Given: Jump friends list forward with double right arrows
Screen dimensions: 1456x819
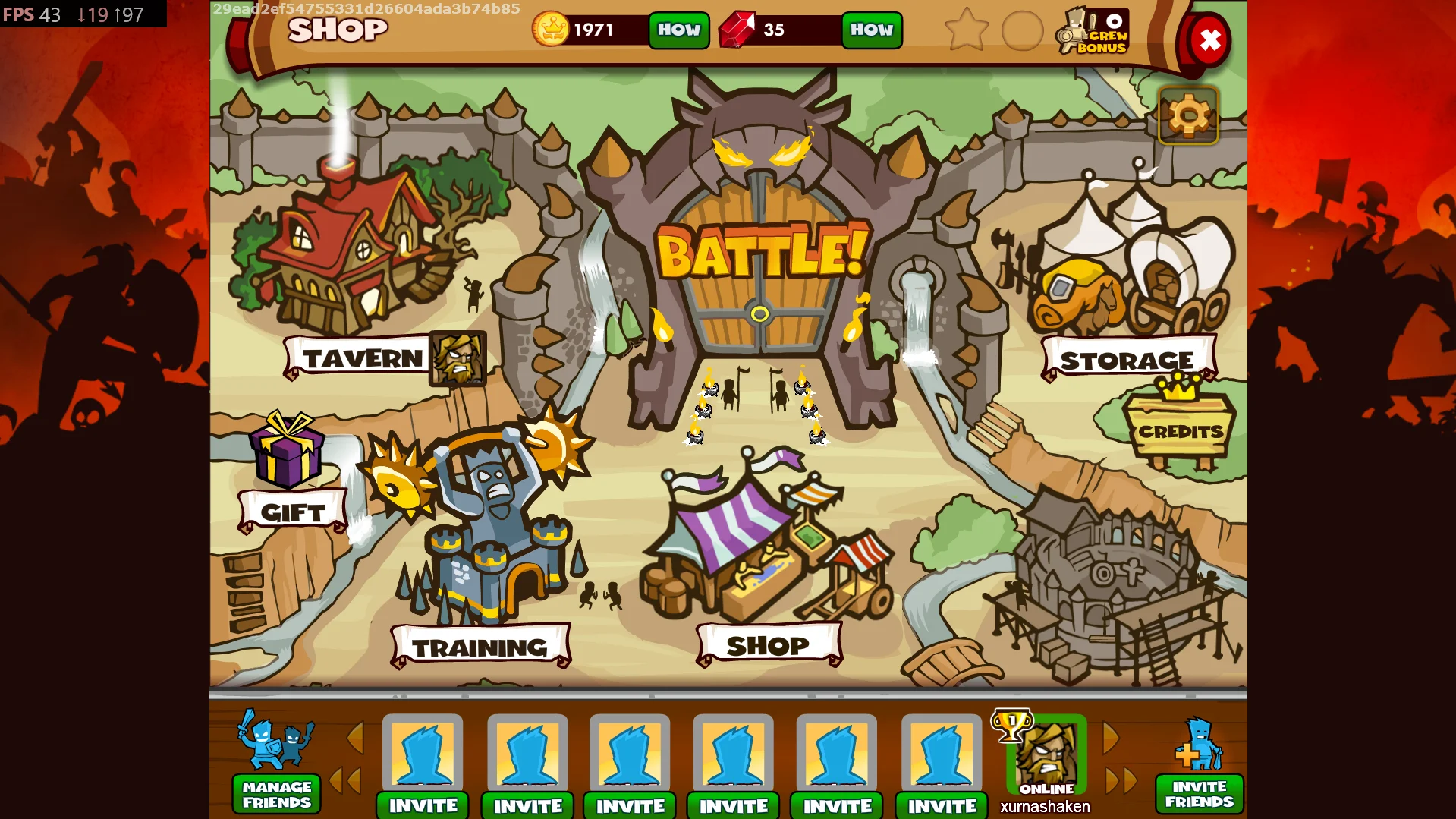Looking at the screenshot, I should click(x=1121, y=780).
